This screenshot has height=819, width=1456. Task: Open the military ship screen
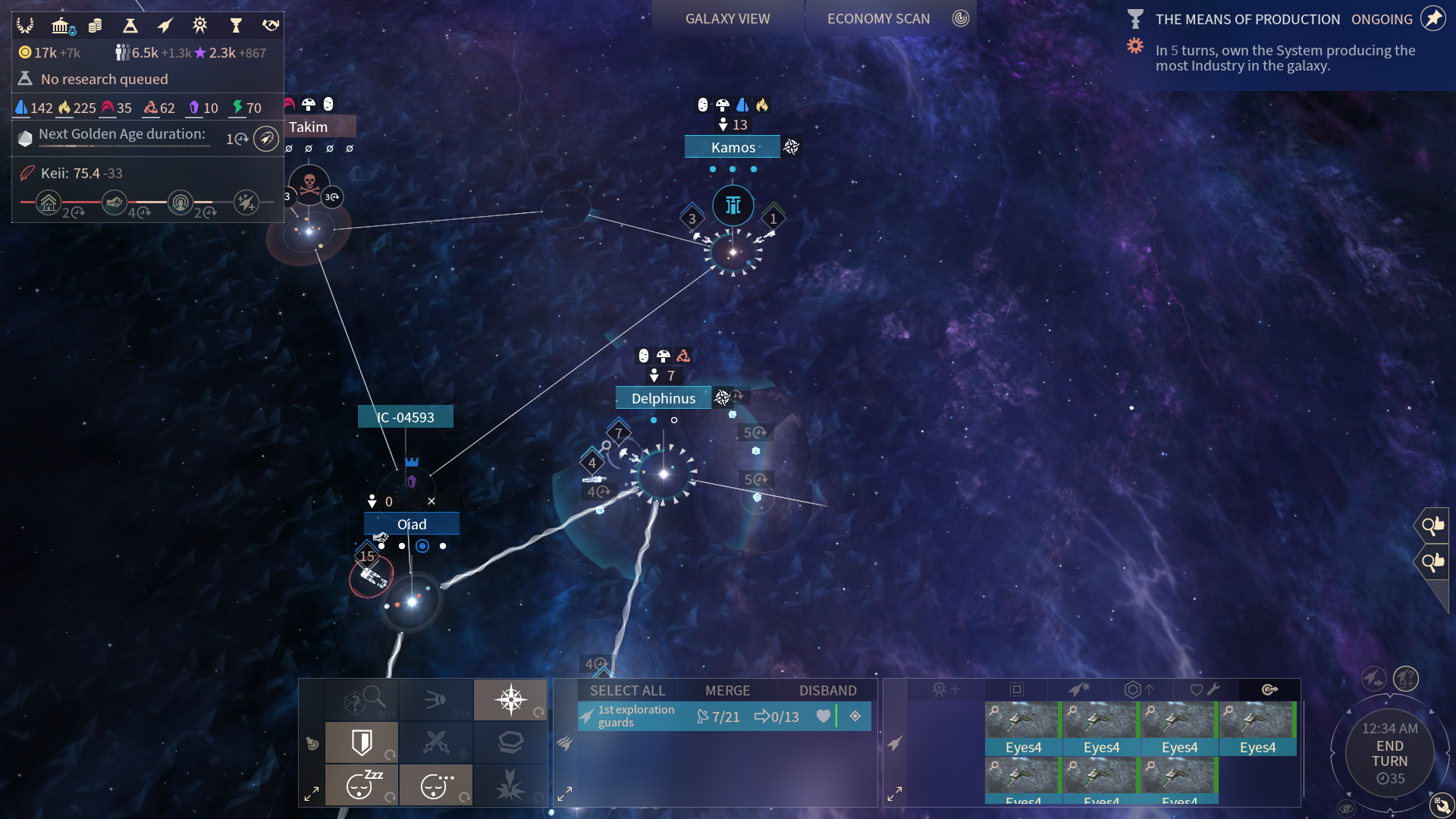coord(165,26)
